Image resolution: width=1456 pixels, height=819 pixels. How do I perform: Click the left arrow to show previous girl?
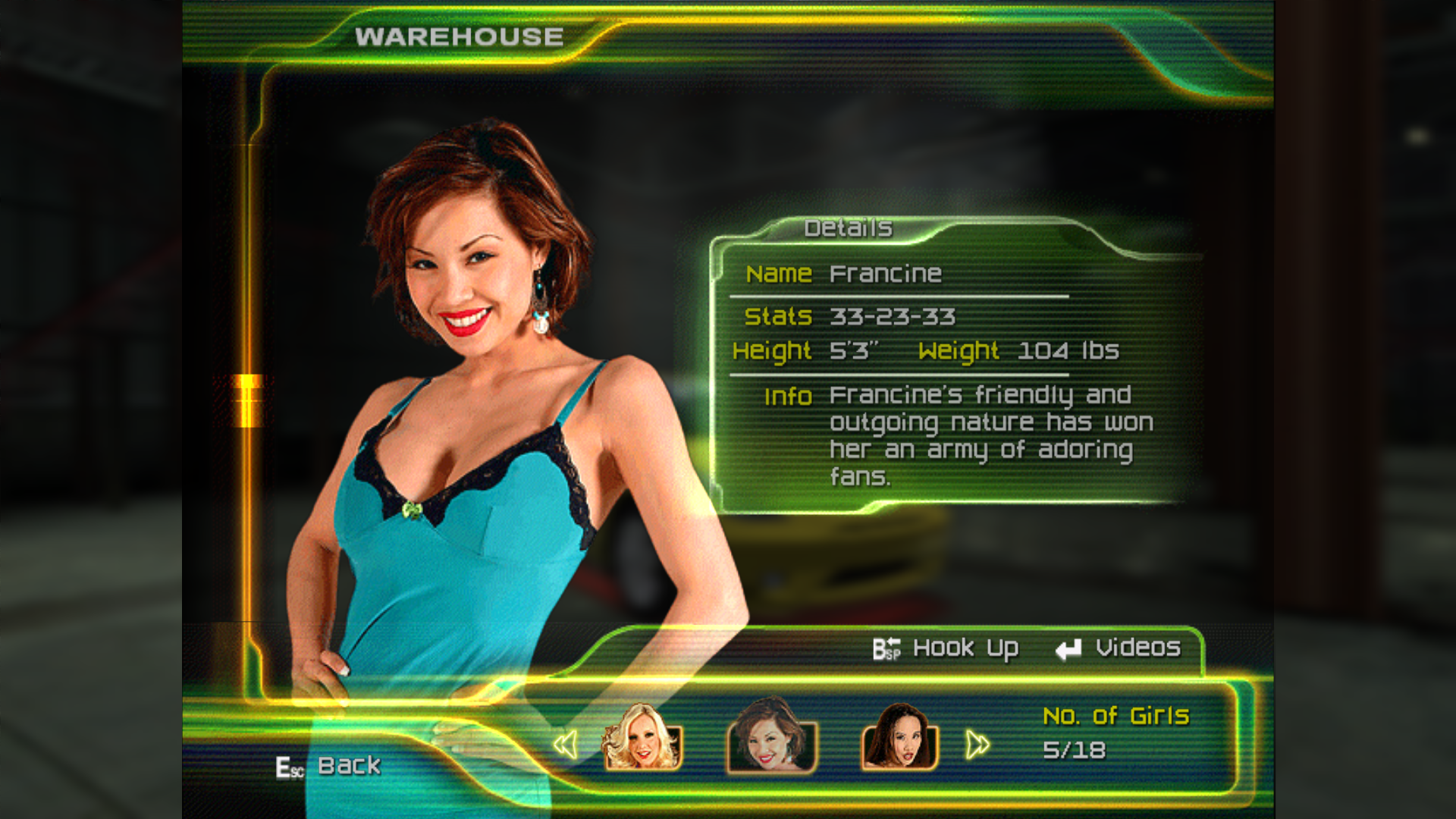566,745
